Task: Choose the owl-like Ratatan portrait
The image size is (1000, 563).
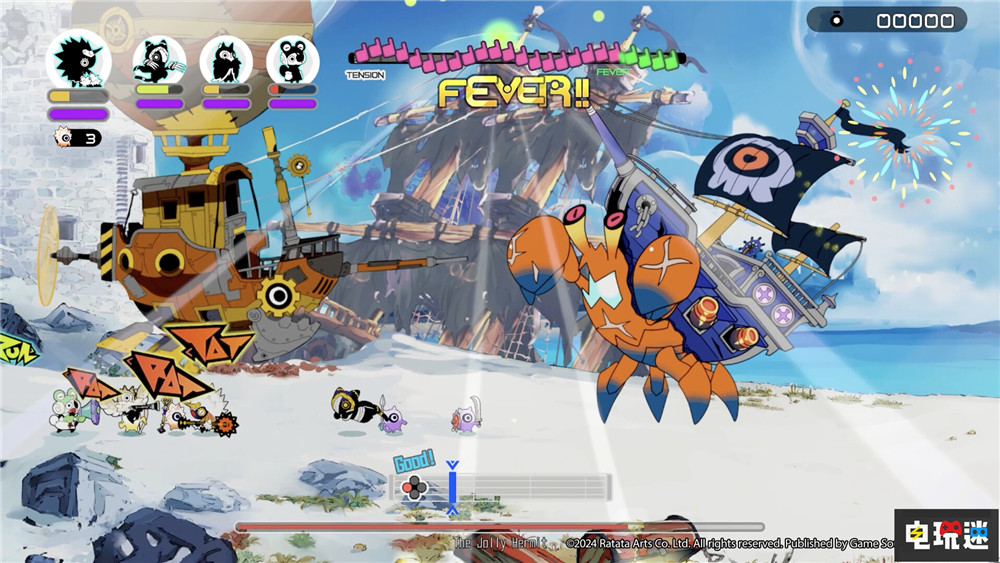Action: point(226,61)
